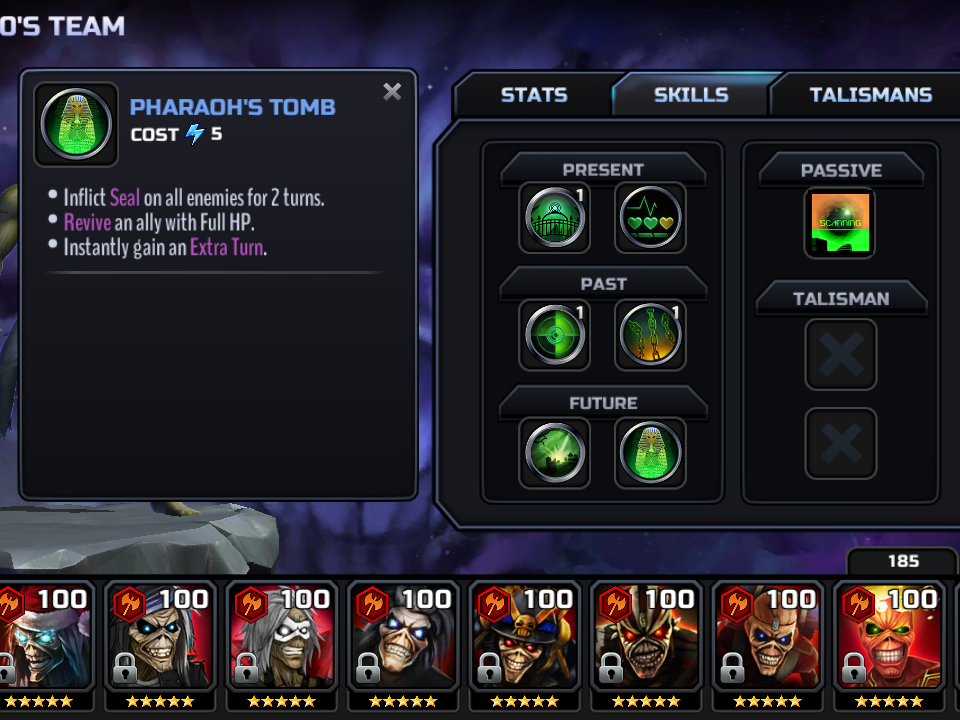The image size is (960, 720).
Task: Switch to the Stats tab
Action: (x=533, y=95)
